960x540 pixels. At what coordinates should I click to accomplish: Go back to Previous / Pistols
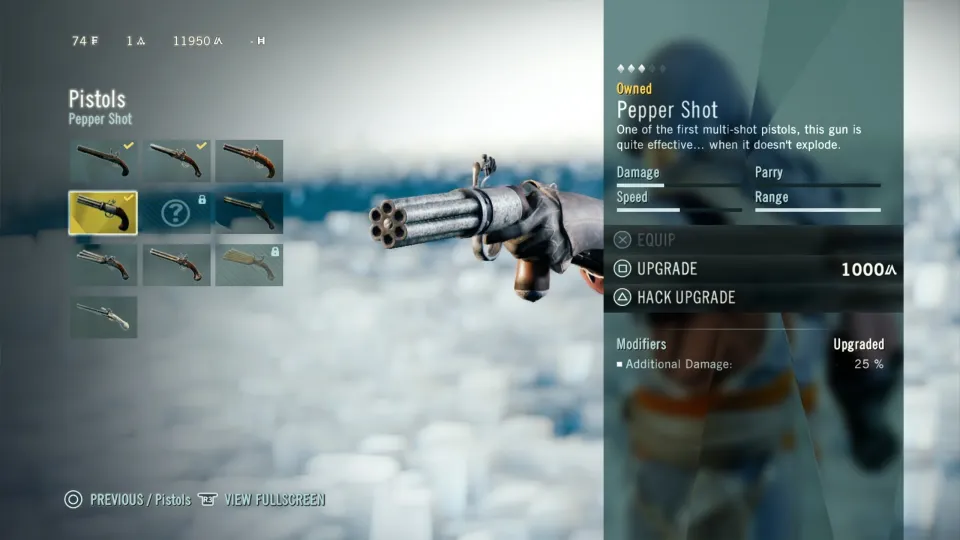(x=139, y=500)
